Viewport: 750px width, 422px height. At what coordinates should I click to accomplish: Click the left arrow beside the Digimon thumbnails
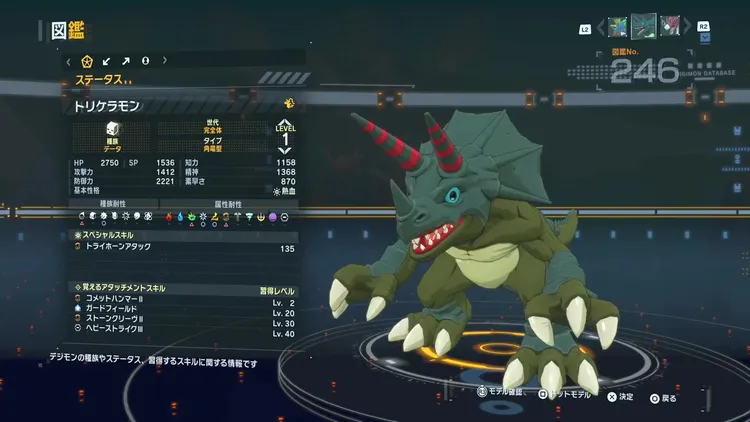pyautogui.click(x=600, y=27)
